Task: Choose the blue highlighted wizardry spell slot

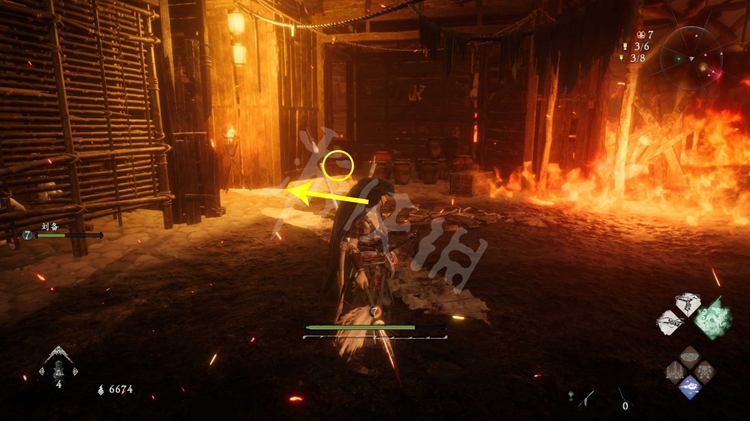Action: click(690, 386)
